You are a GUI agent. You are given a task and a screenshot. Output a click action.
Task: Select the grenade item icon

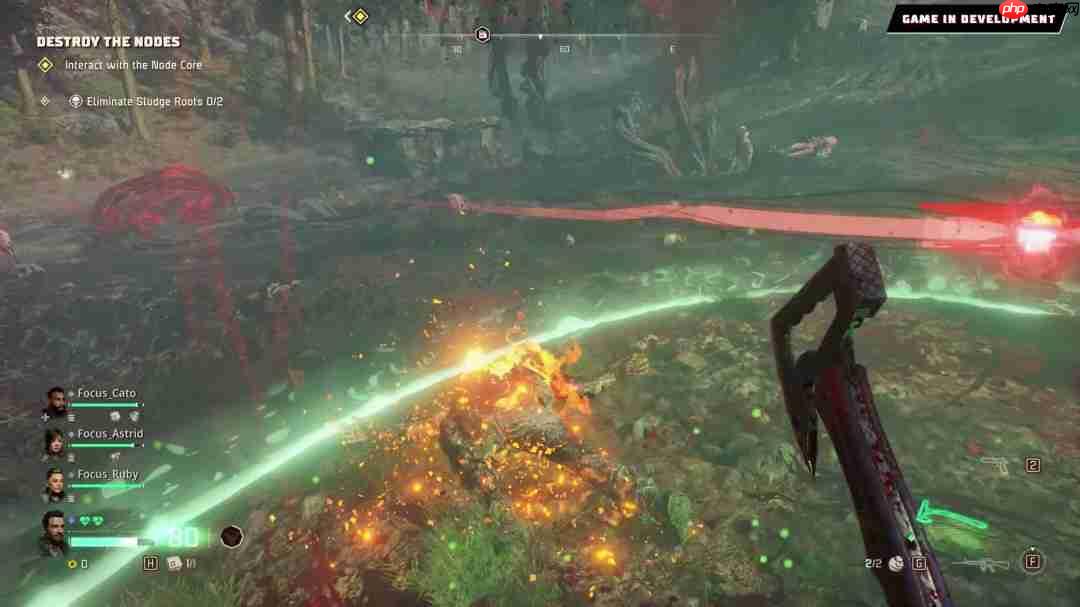coord(896,564)
